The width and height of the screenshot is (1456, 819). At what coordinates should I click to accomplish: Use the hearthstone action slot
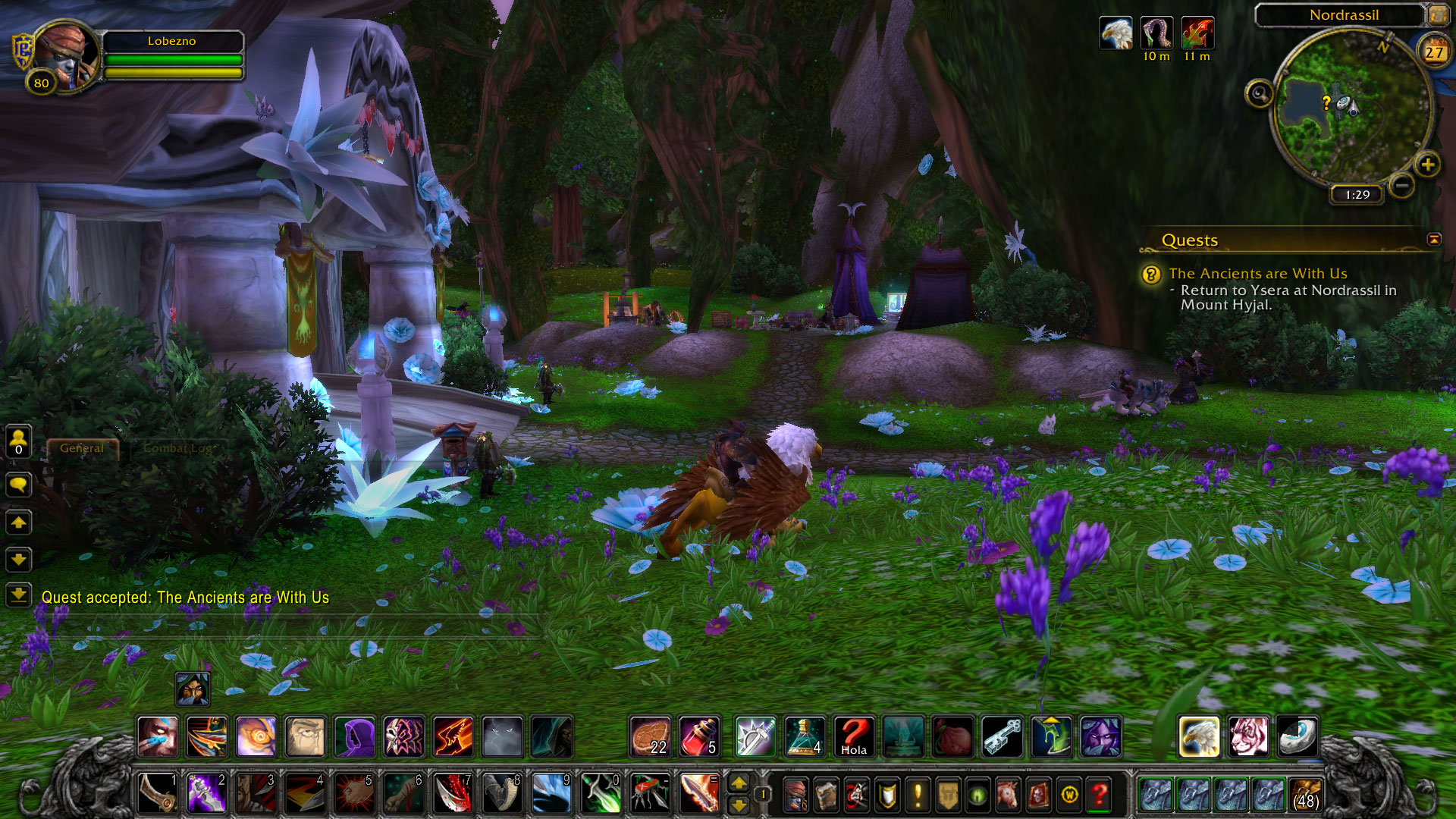coord(1298,737)
